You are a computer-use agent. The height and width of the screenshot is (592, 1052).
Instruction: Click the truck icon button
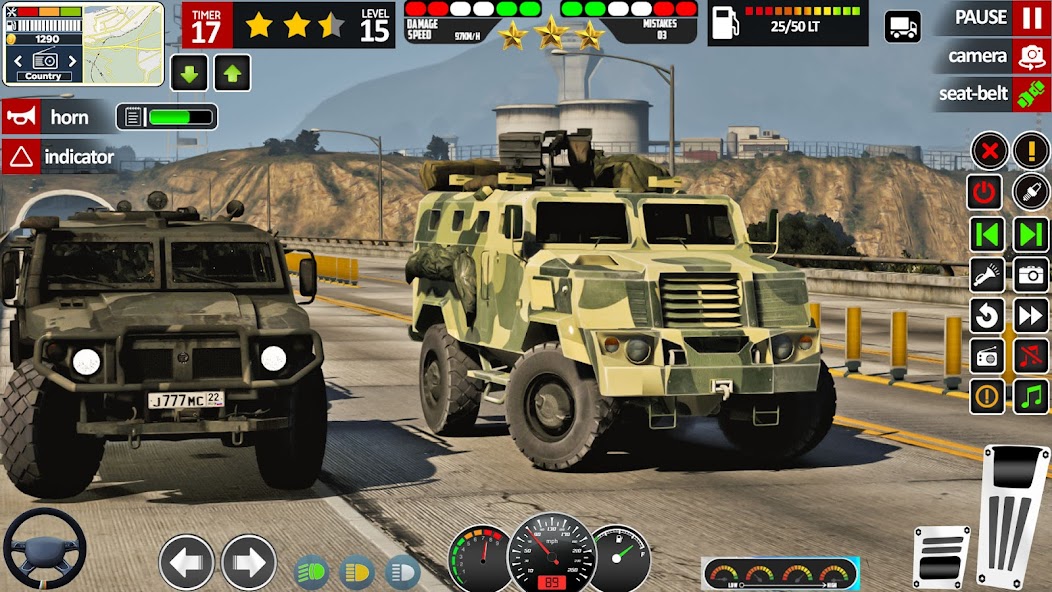click(x=902, y=26)
